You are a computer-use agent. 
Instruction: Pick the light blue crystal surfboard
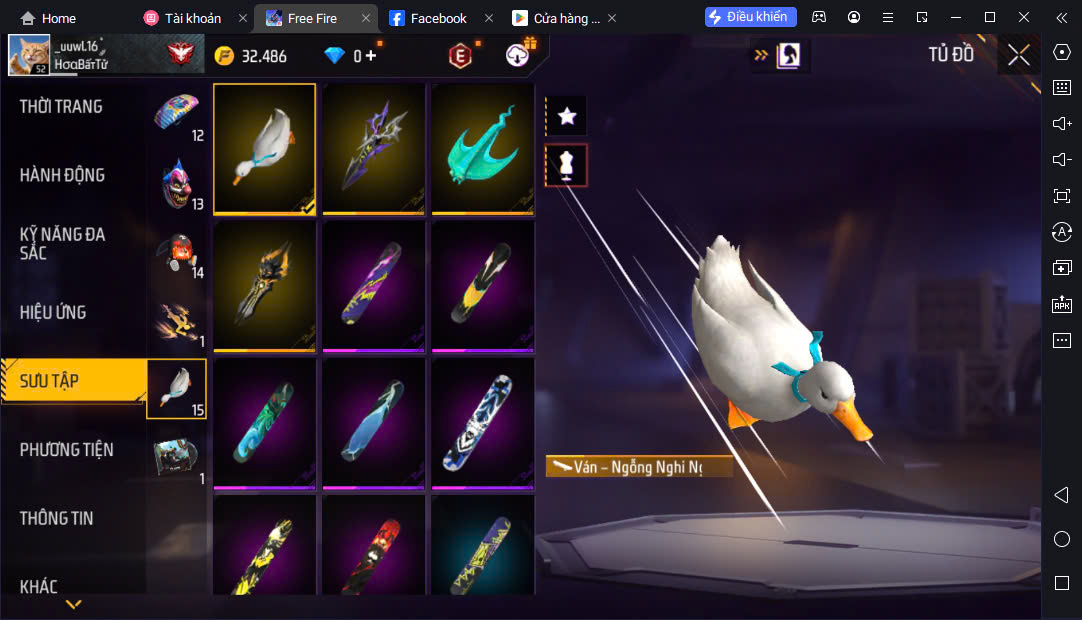(374, 423)
